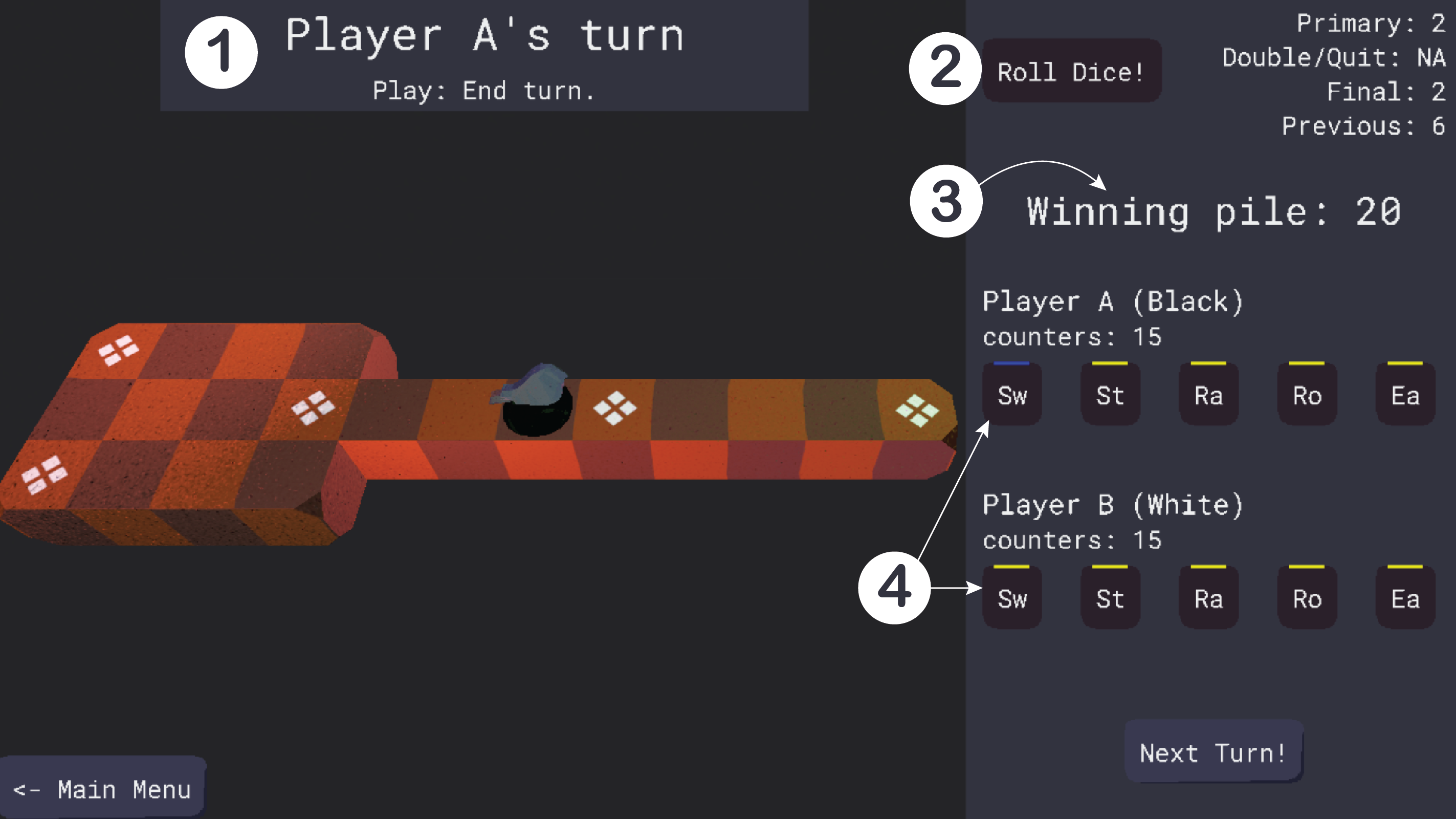Select Player B's Sw piece button
Viewport: 1456px width, 819px height.
point(1012,598)
